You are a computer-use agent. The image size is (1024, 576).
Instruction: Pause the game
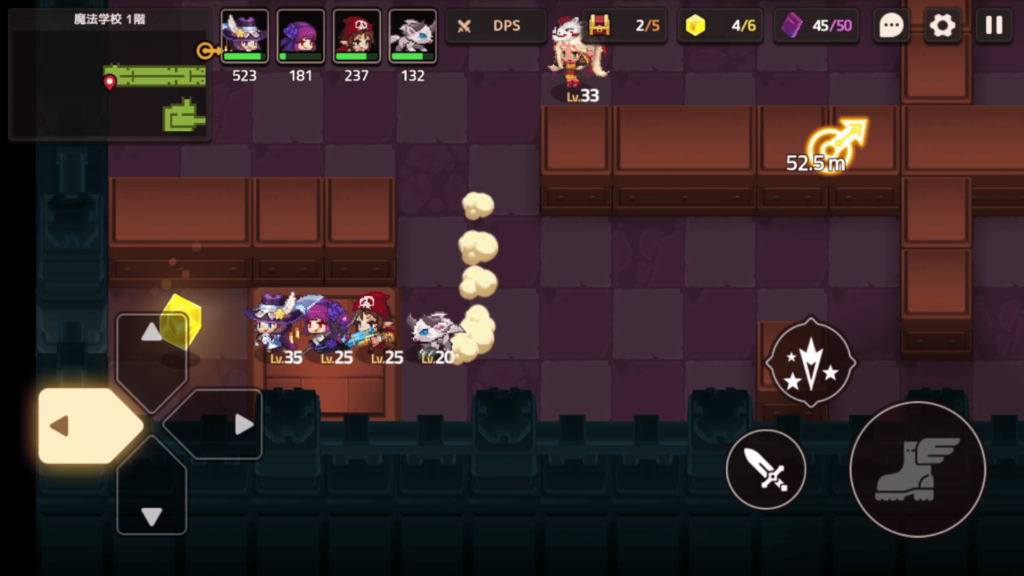[994, 26]
